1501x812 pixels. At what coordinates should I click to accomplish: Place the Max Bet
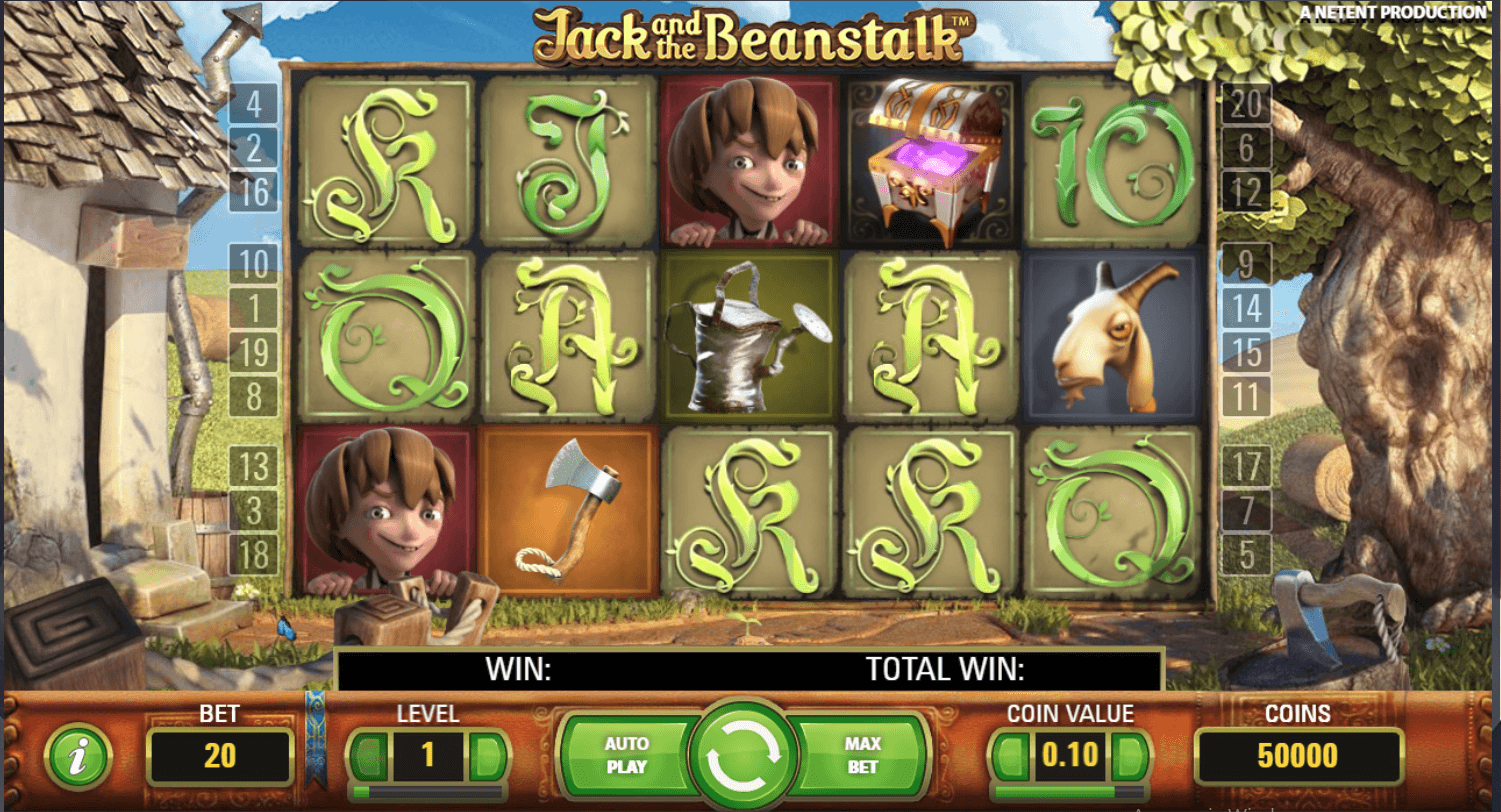[861, 756]
